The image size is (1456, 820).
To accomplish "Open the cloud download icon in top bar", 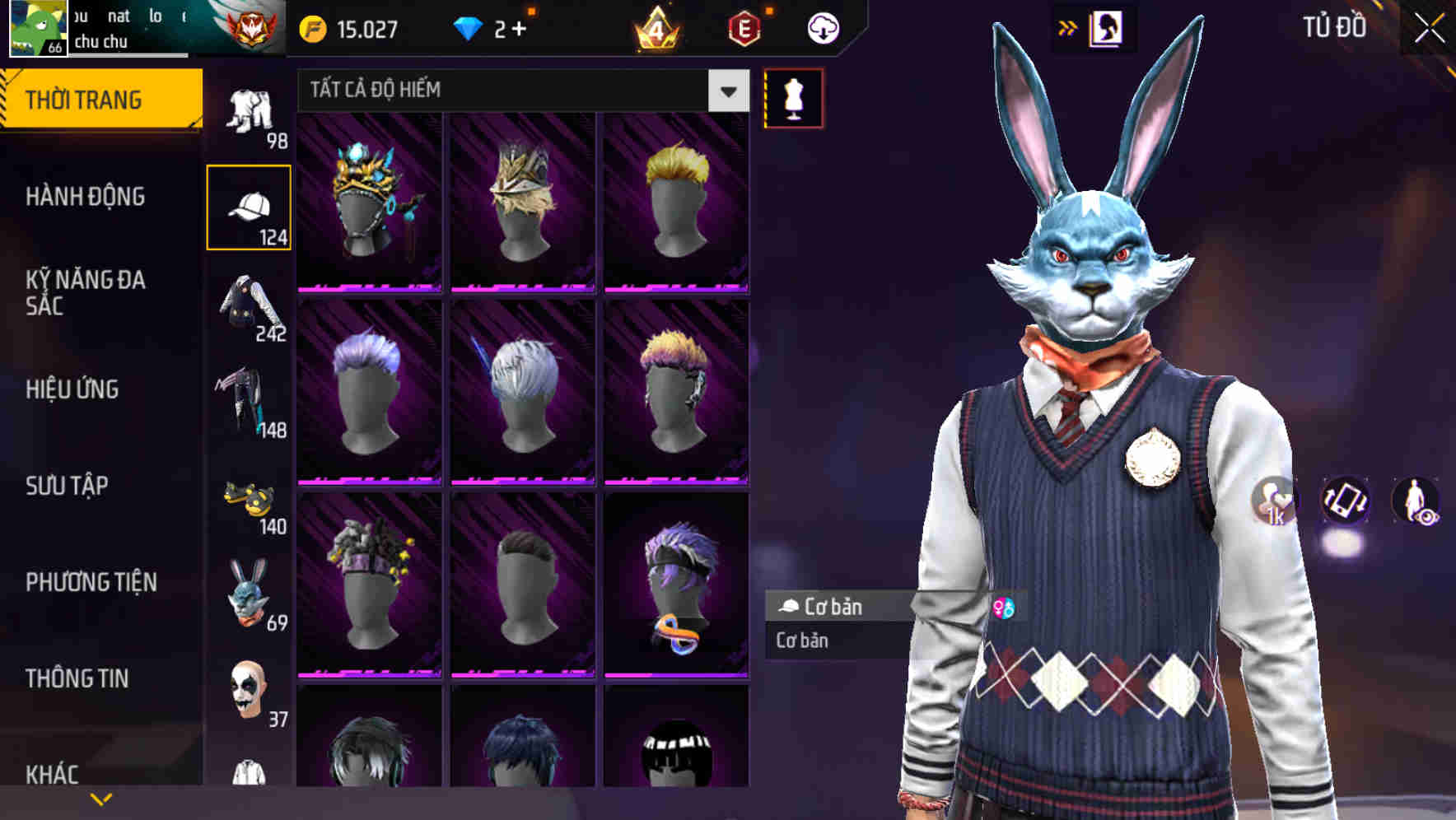I will coord(823,27).
